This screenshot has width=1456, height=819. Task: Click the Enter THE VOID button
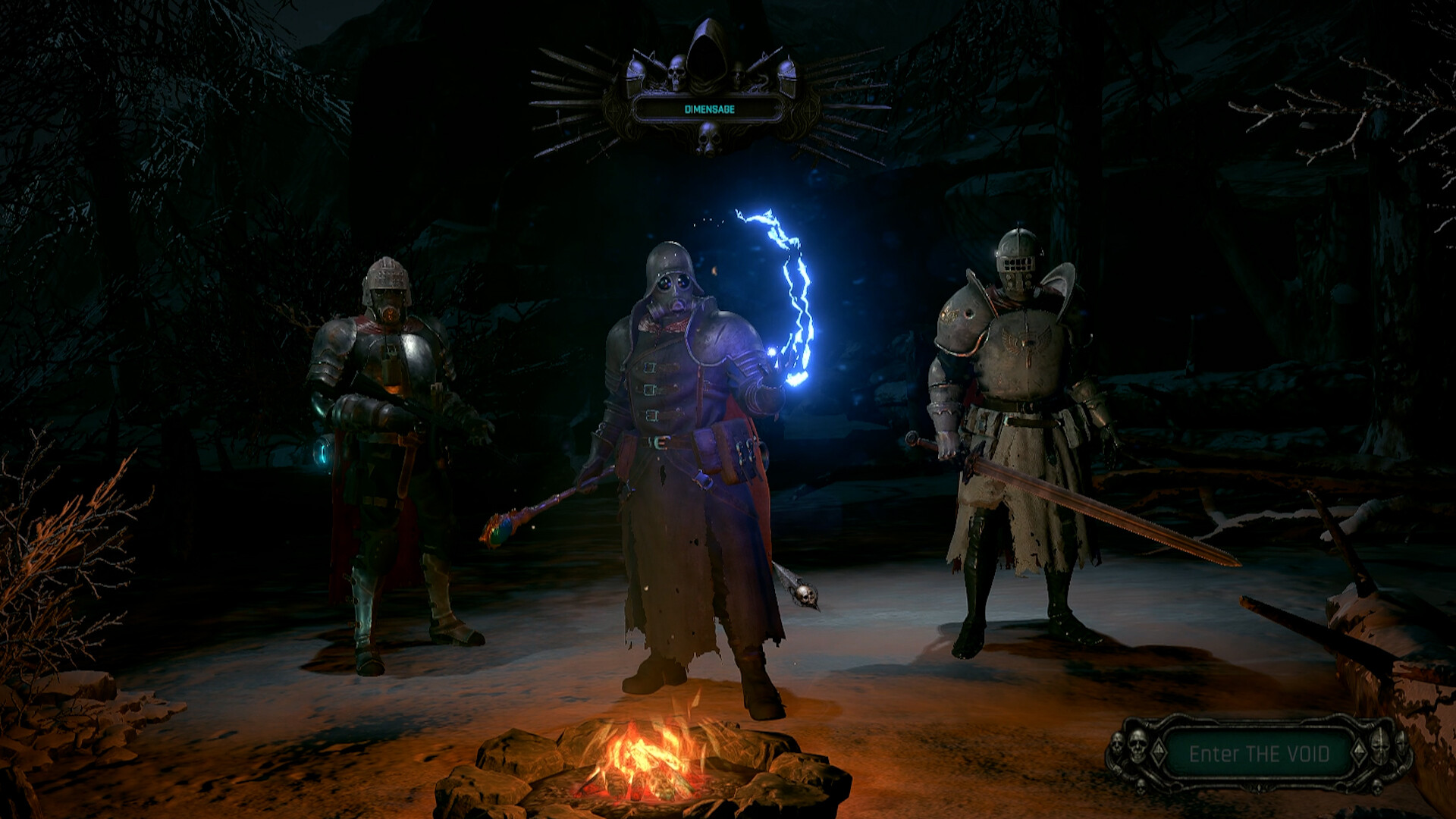[x=1259, y=754]
